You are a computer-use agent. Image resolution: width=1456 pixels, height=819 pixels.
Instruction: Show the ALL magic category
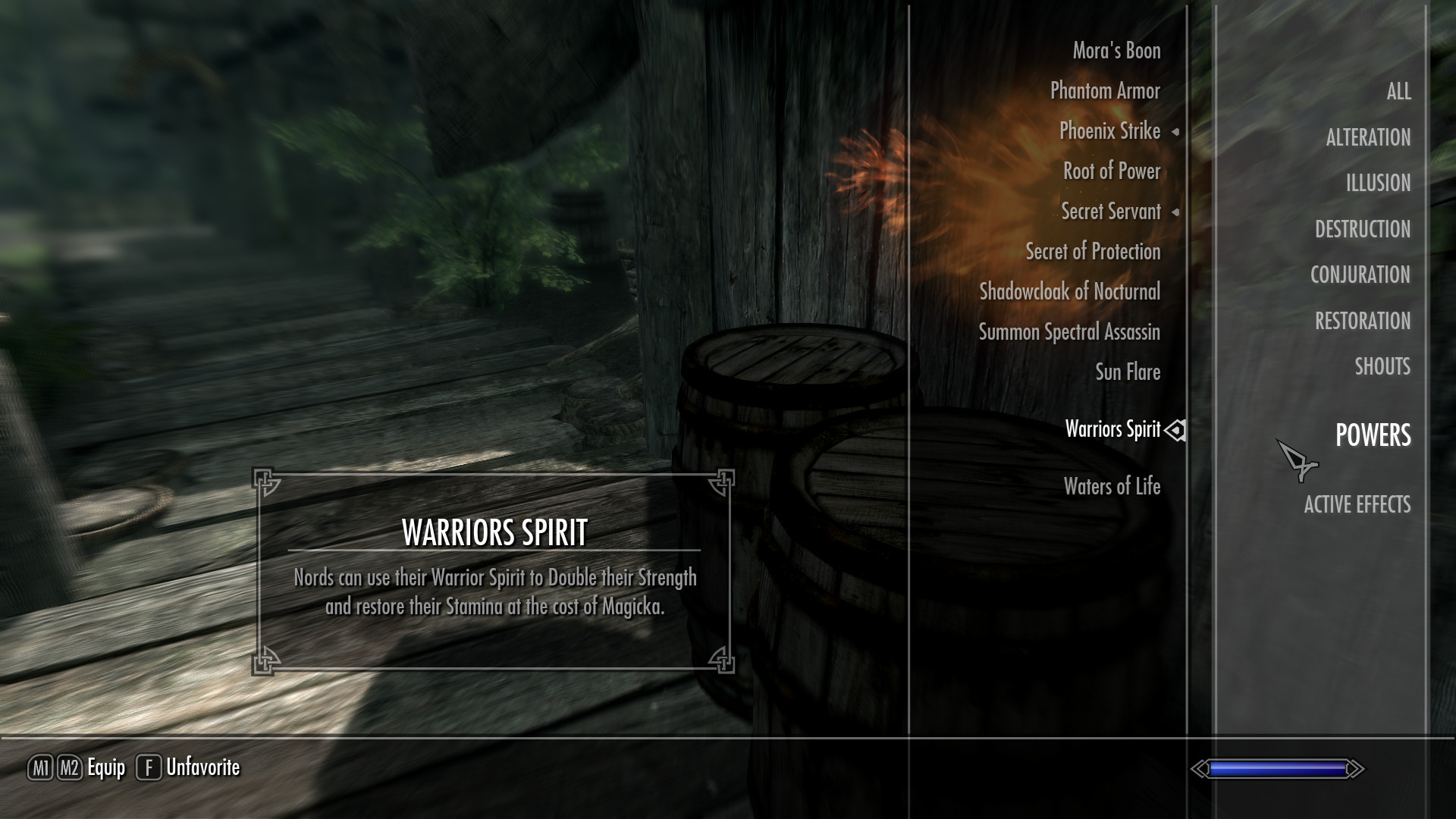[1398, 92]
